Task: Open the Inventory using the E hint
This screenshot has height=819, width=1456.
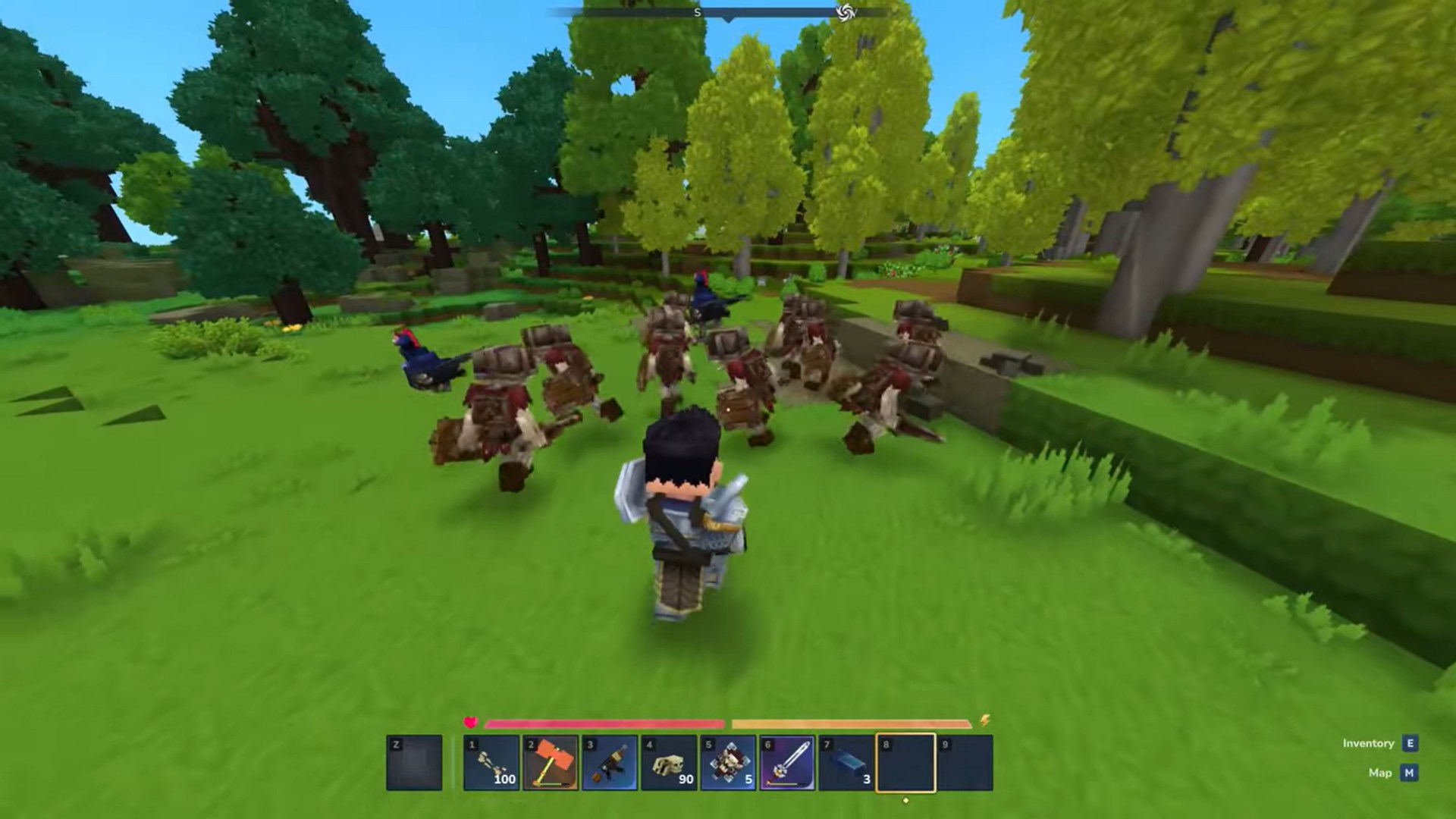Action: [1409, 743]
